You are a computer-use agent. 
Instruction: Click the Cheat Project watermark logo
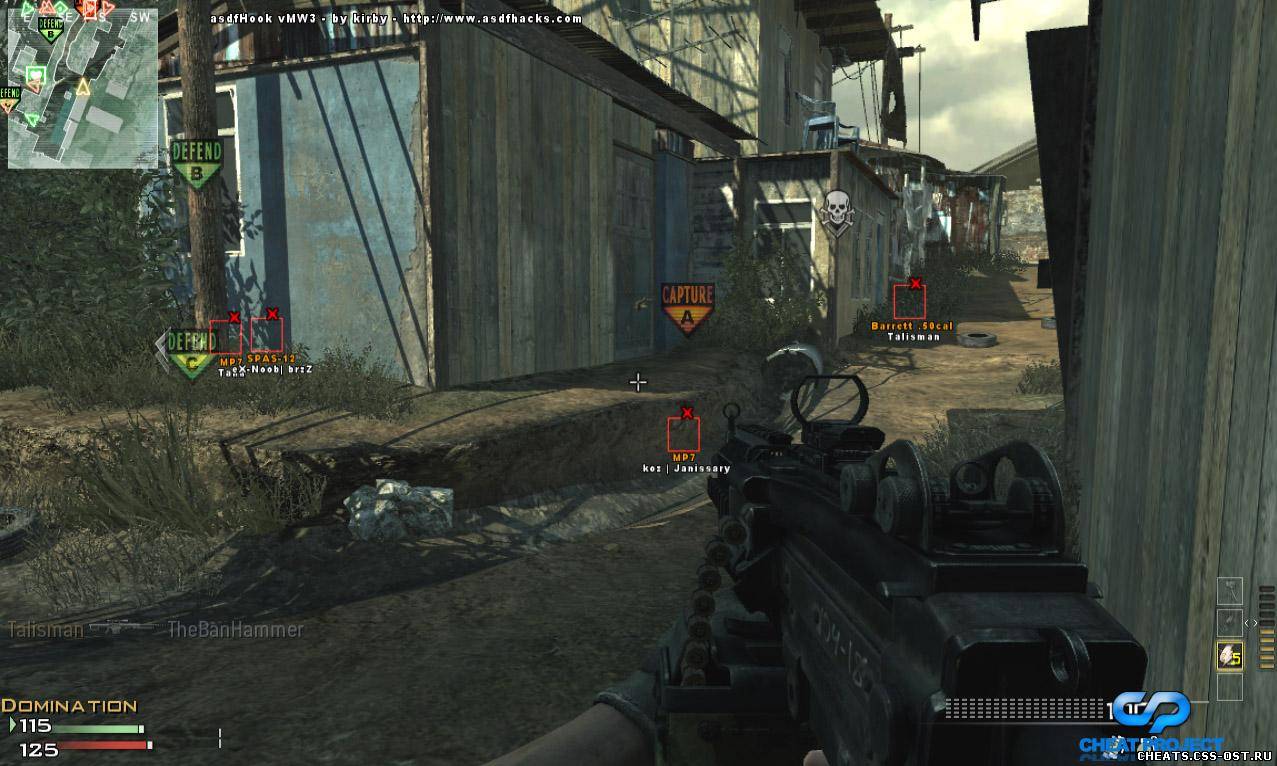(1150, 718)
